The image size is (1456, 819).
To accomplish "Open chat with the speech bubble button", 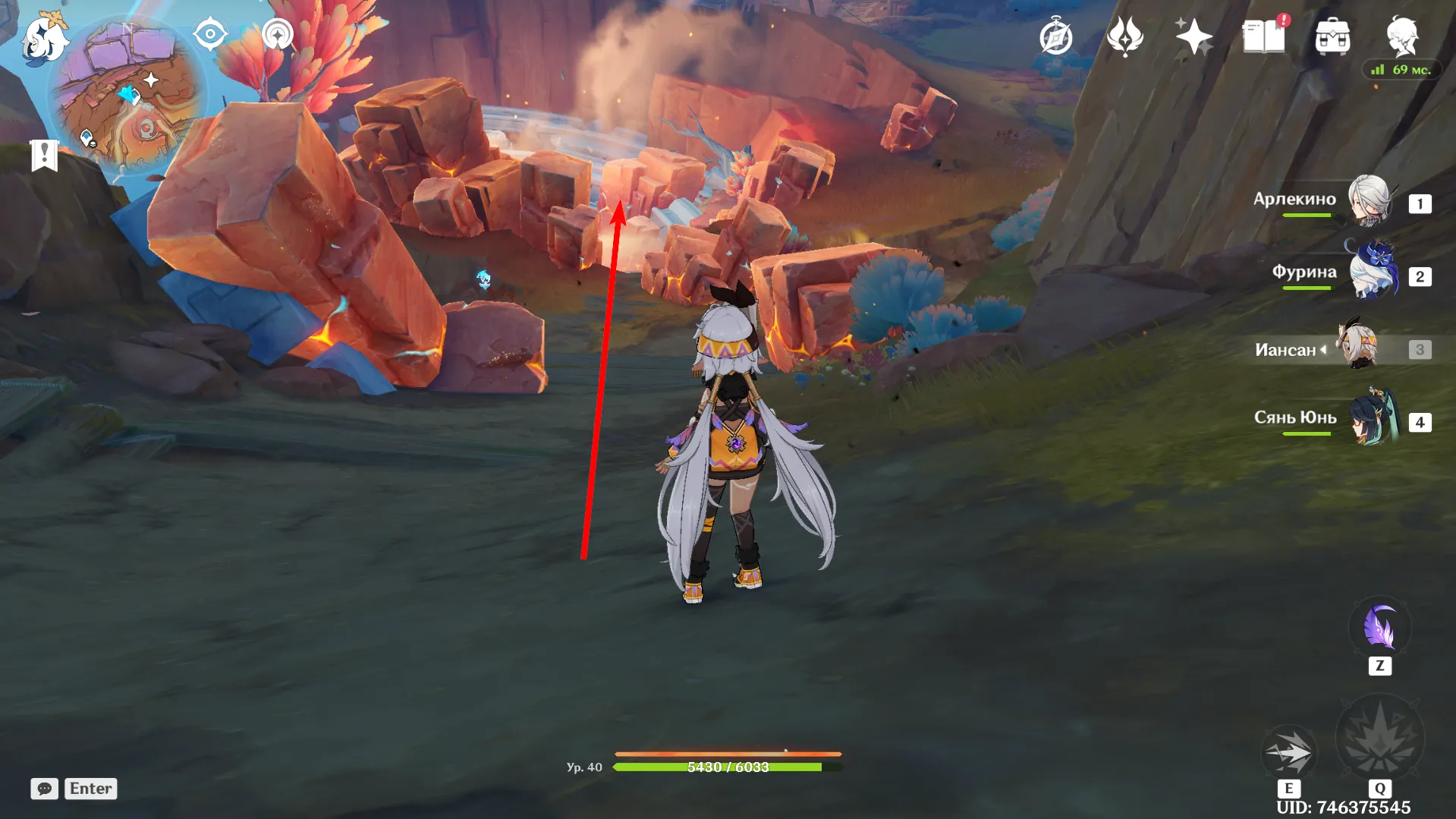I will click(45, 789).
